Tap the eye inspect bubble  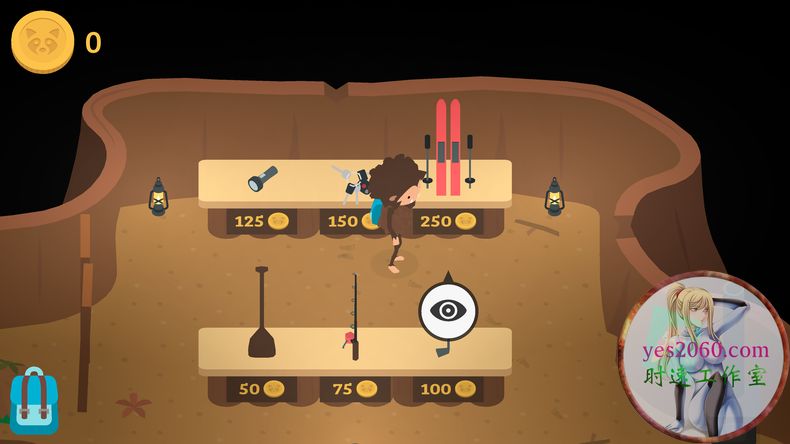pos(448,310)
